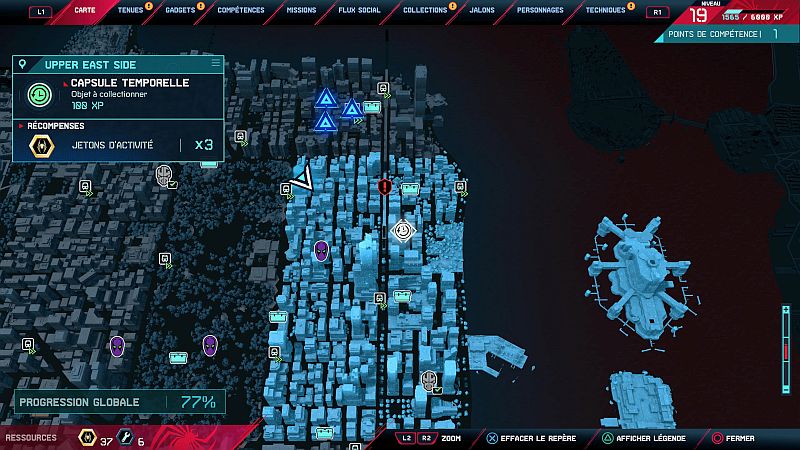Go to the Missions tab
Screen dimensions: 800x450
300,10
